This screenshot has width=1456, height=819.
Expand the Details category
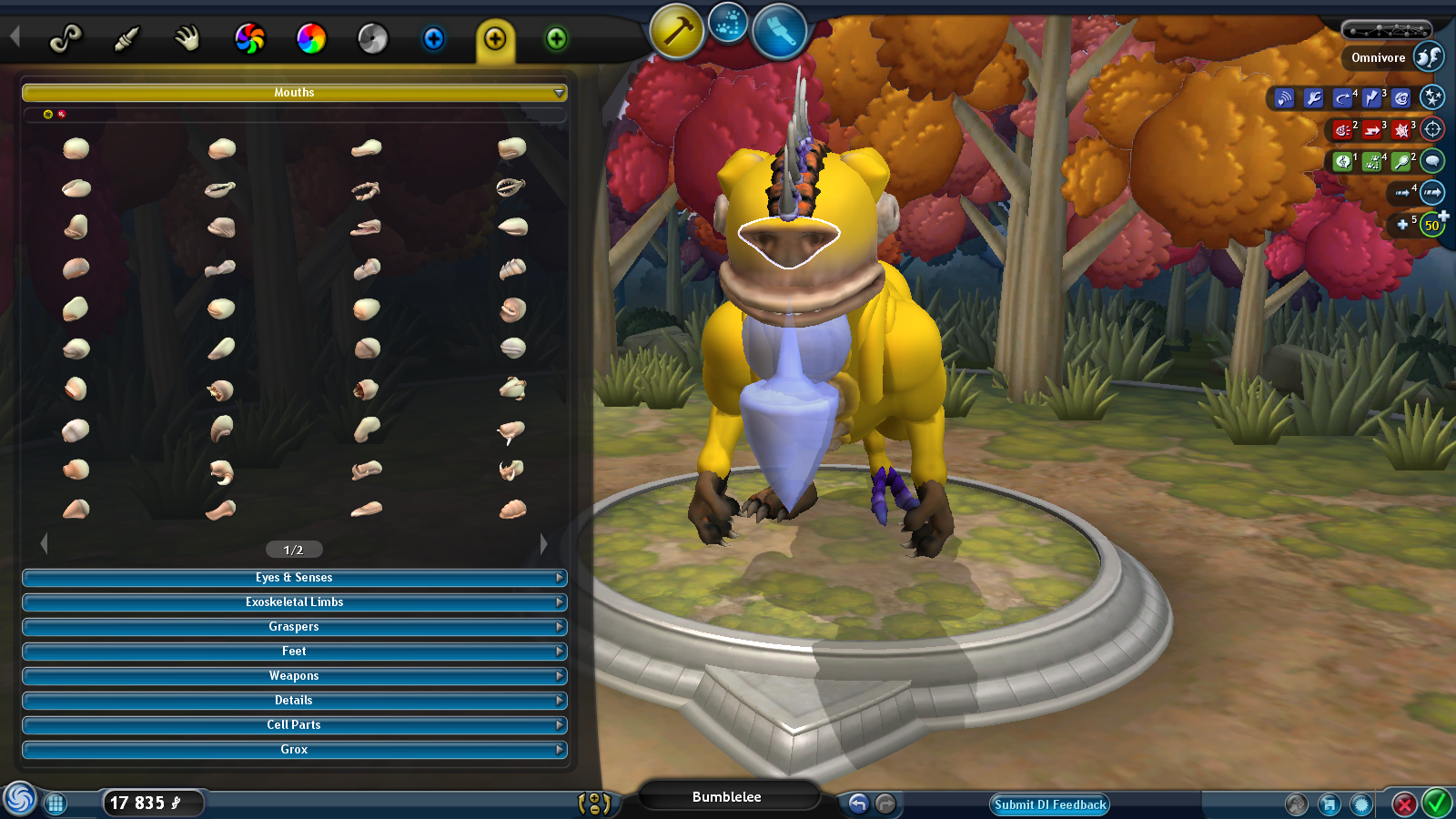[x=294, y=701]
